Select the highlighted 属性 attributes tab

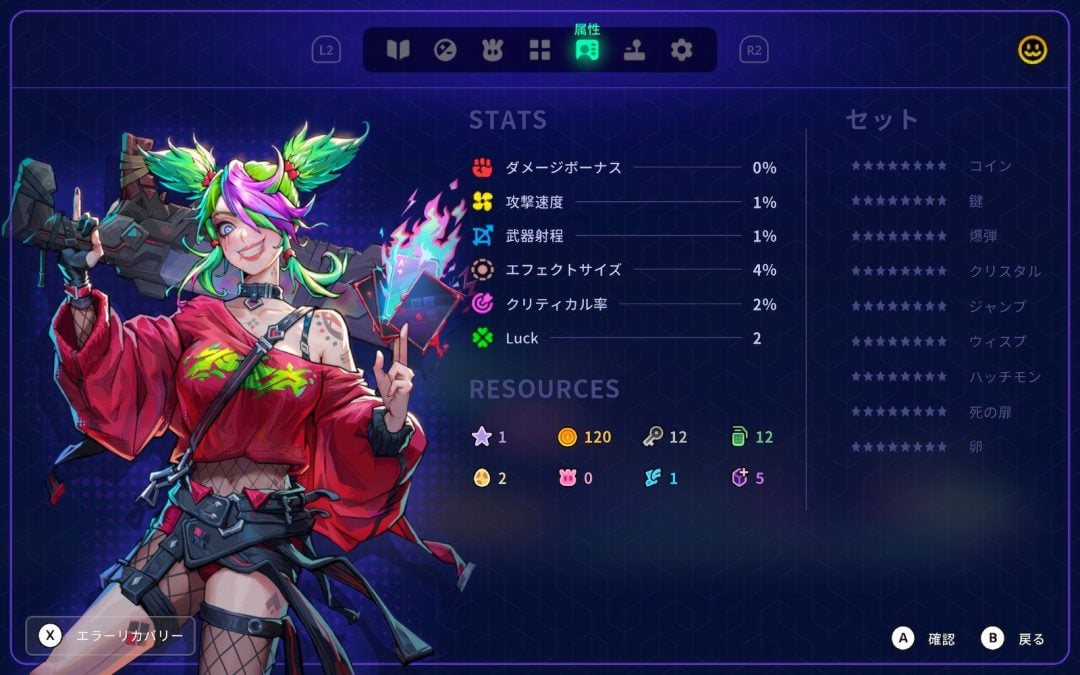pos(587,50)
